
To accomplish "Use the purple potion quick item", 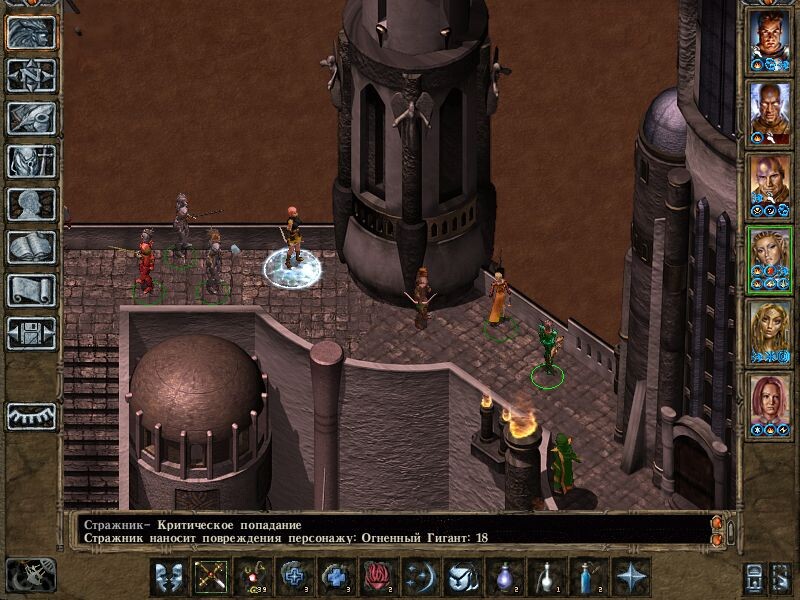I will point(505,577).
